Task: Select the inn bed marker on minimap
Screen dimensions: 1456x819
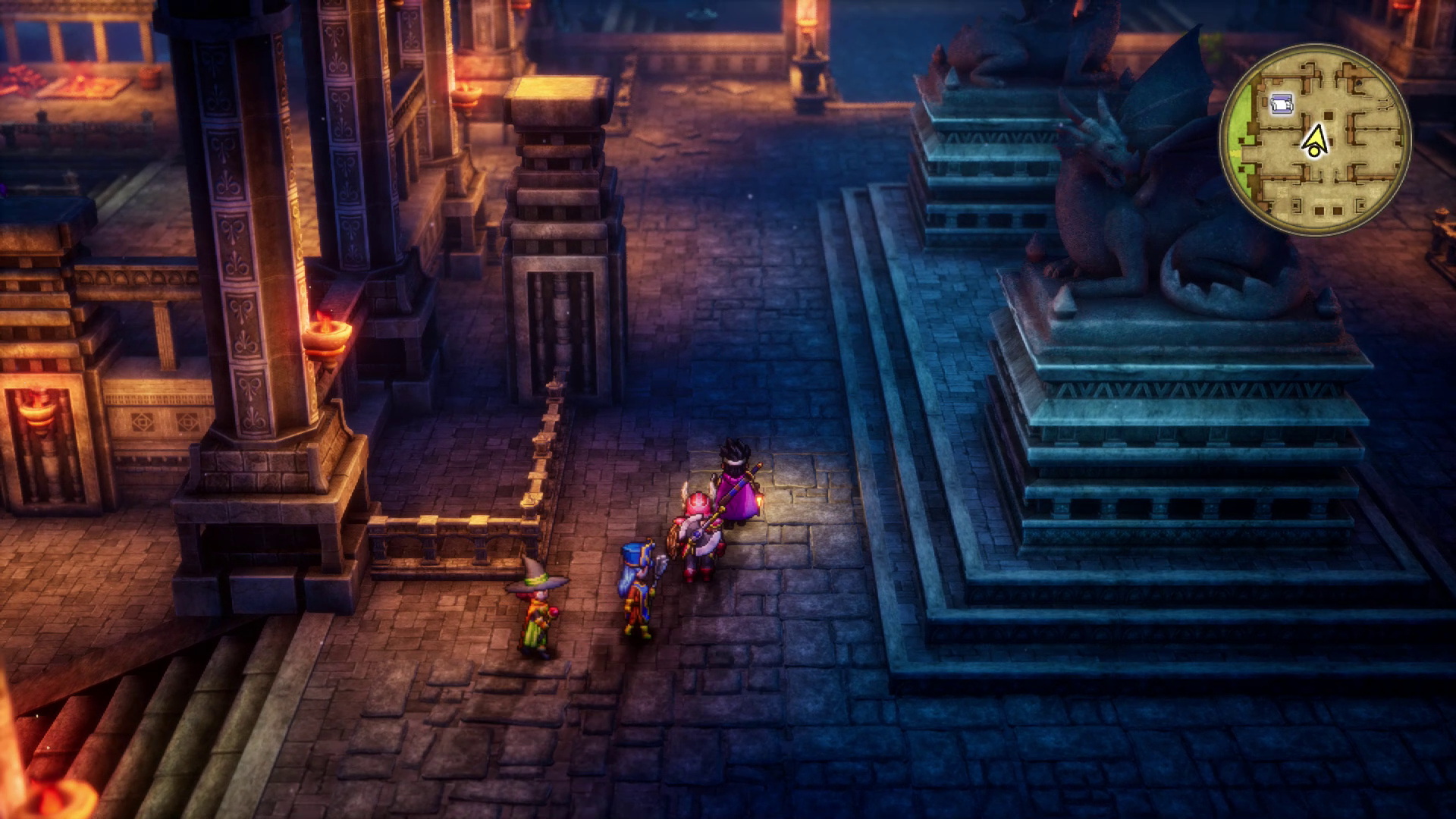Action: coord(1281,105)
